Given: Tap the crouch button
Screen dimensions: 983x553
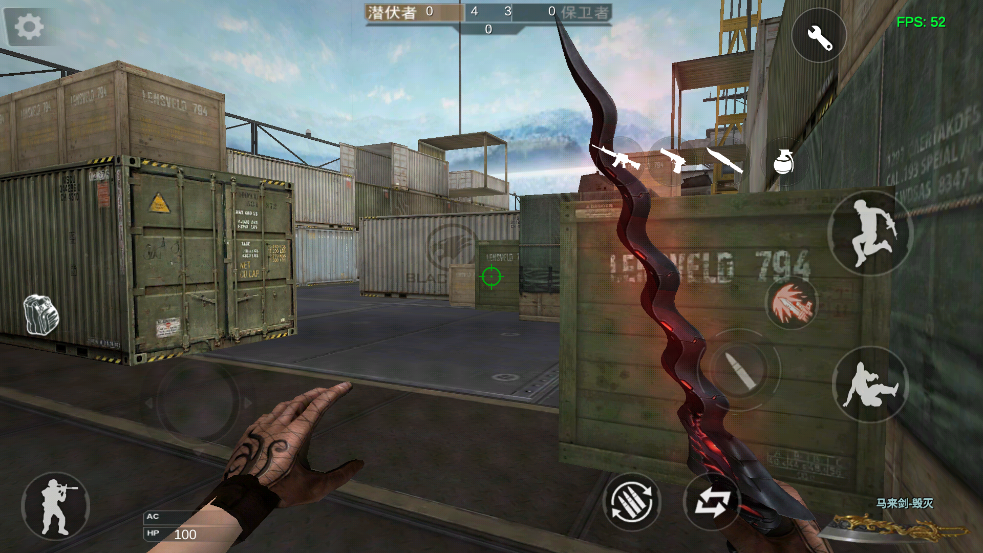Looking at the screenshot, I should click(x=870, y=384).
